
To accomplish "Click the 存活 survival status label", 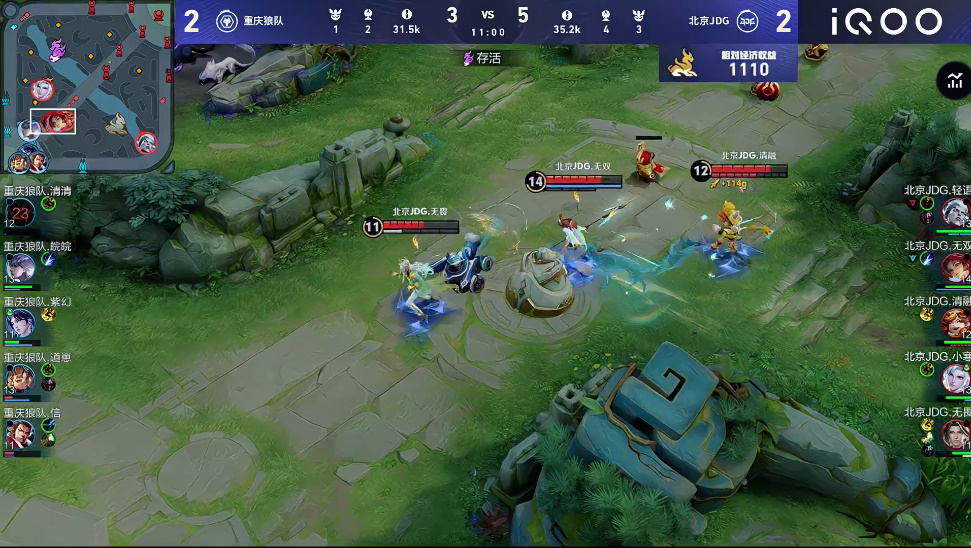I will 481,58.
